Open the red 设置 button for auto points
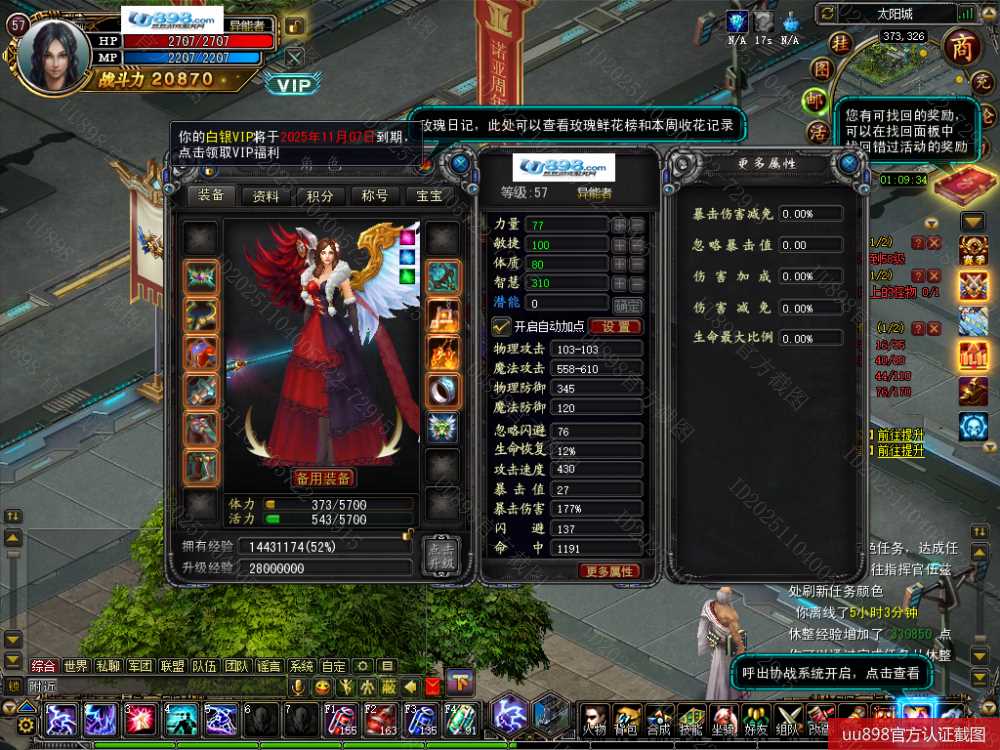1000x750 pixels. pyautogui.click(x=615, y=326)
